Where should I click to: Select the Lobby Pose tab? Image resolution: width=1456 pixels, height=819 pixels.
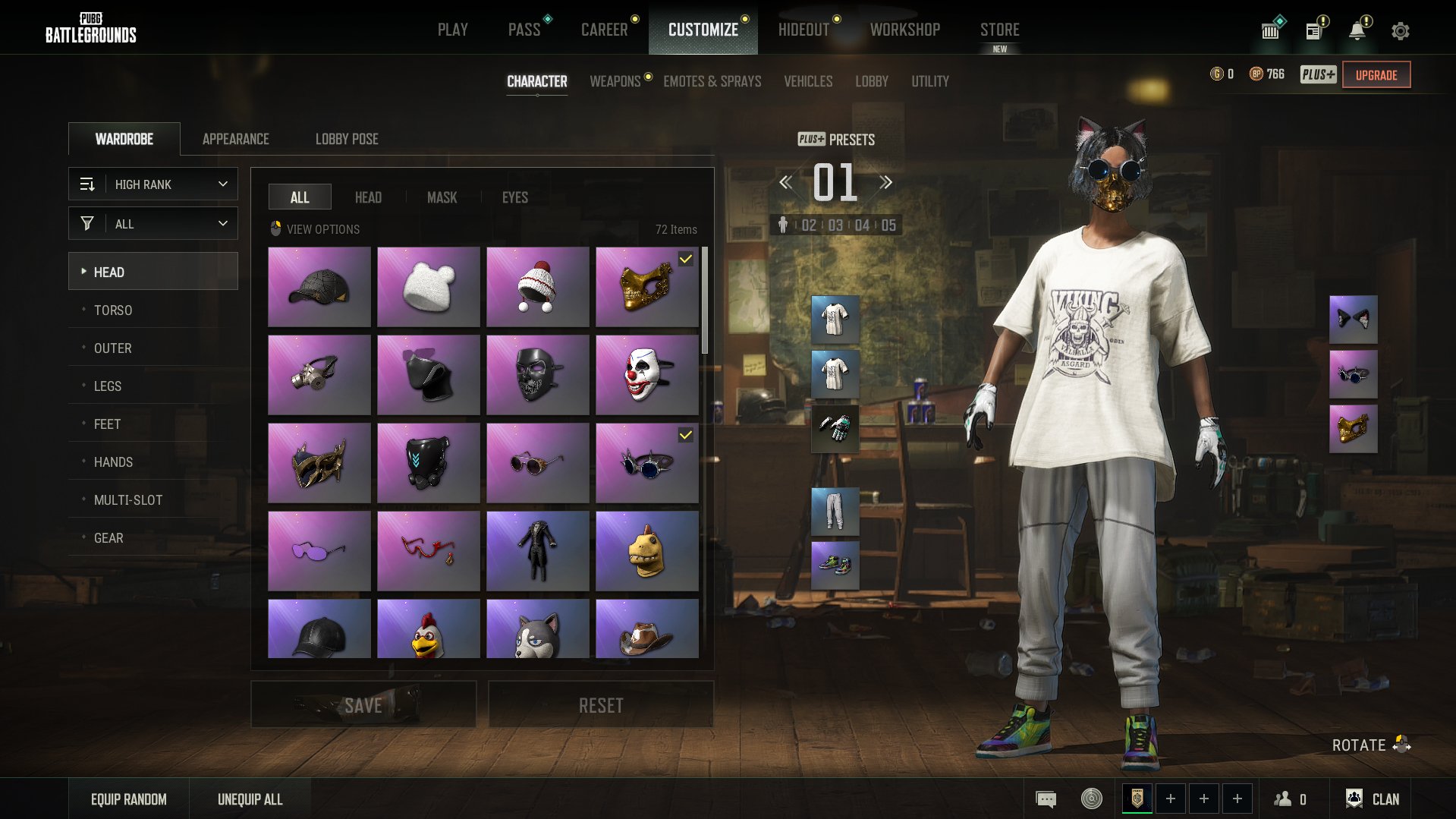347,139
